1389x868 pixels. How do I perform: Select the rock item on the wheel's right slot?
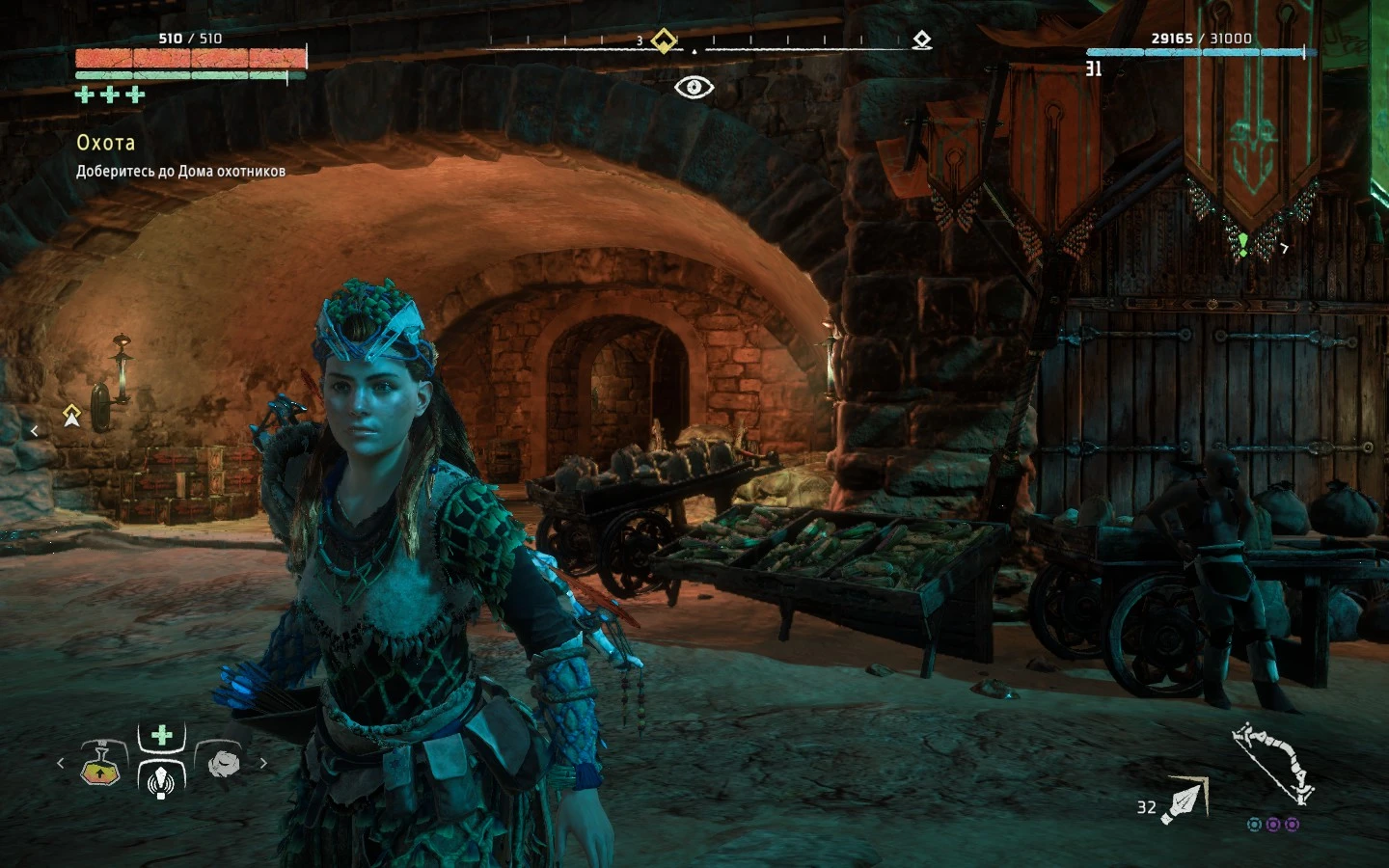coord(224,763)
